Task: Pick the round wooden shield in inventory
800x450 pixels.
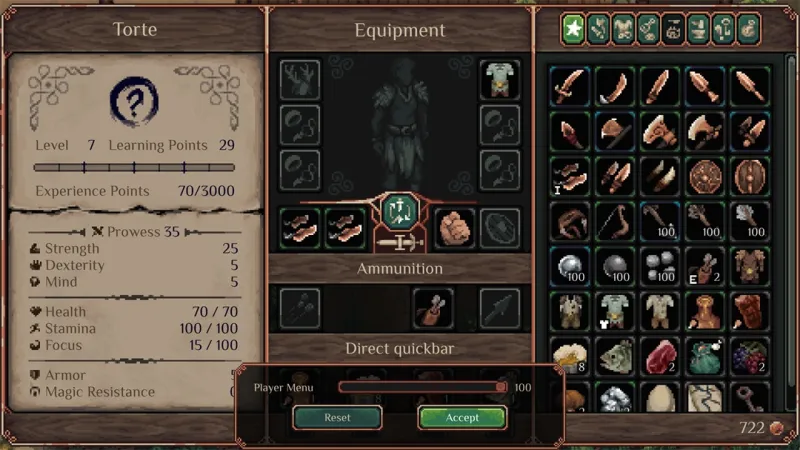Action: click(x=703, y=176)
